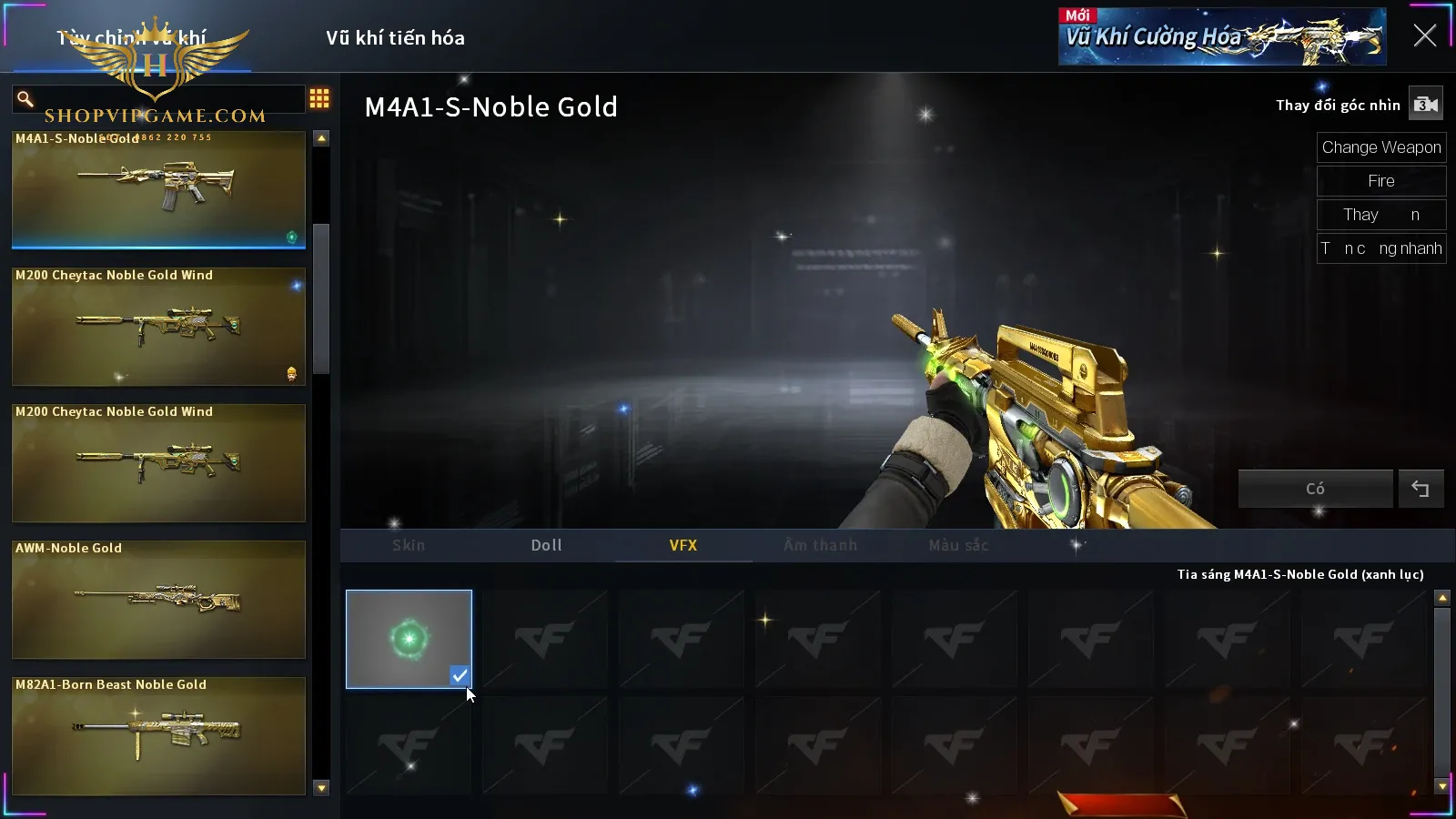Screen dimensions: 1456x819
Task: Click the weapon search magnifier field
Action: (158, 98)
